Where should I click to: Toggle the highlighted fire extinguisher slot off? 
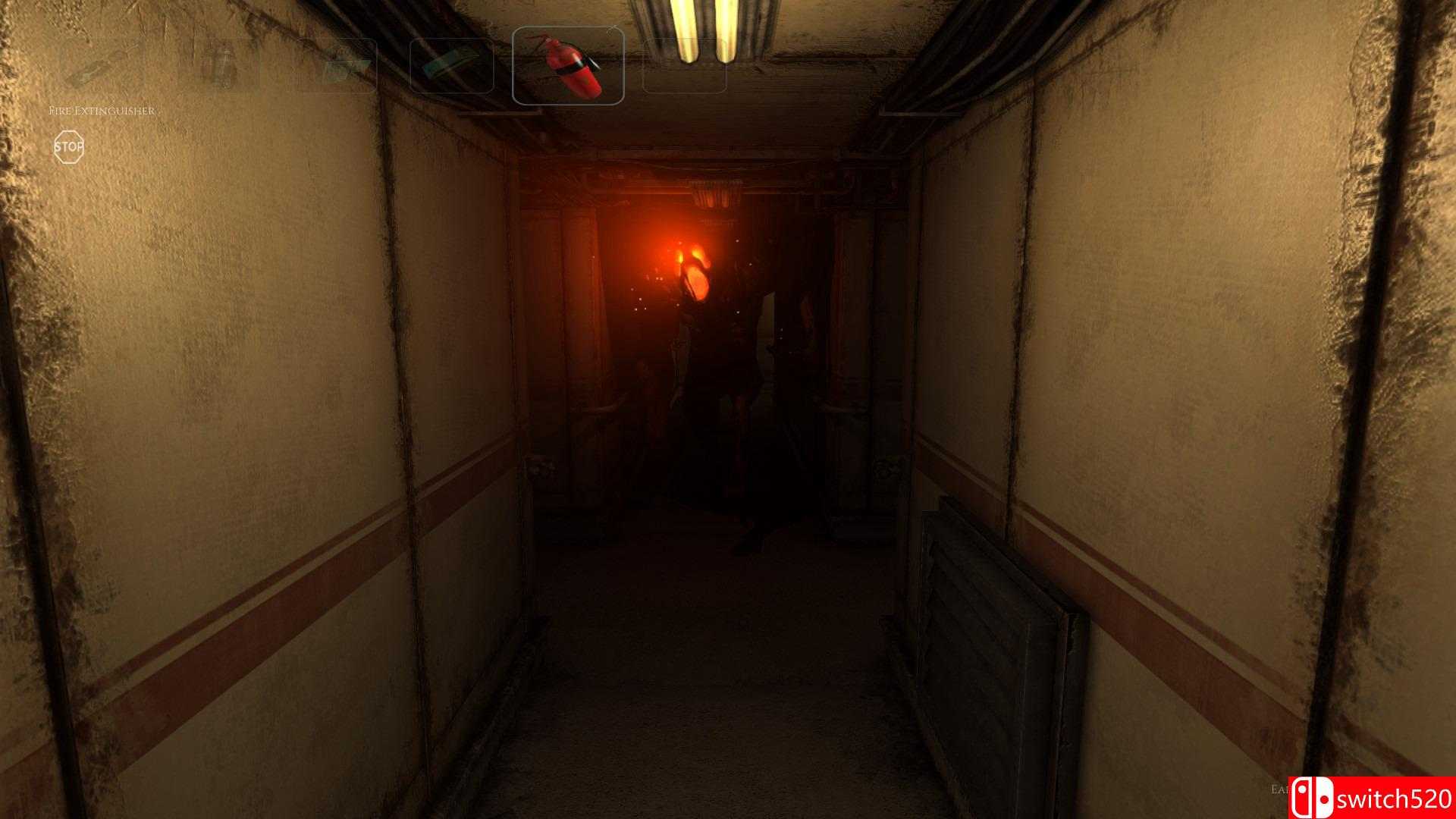(569, 64)
